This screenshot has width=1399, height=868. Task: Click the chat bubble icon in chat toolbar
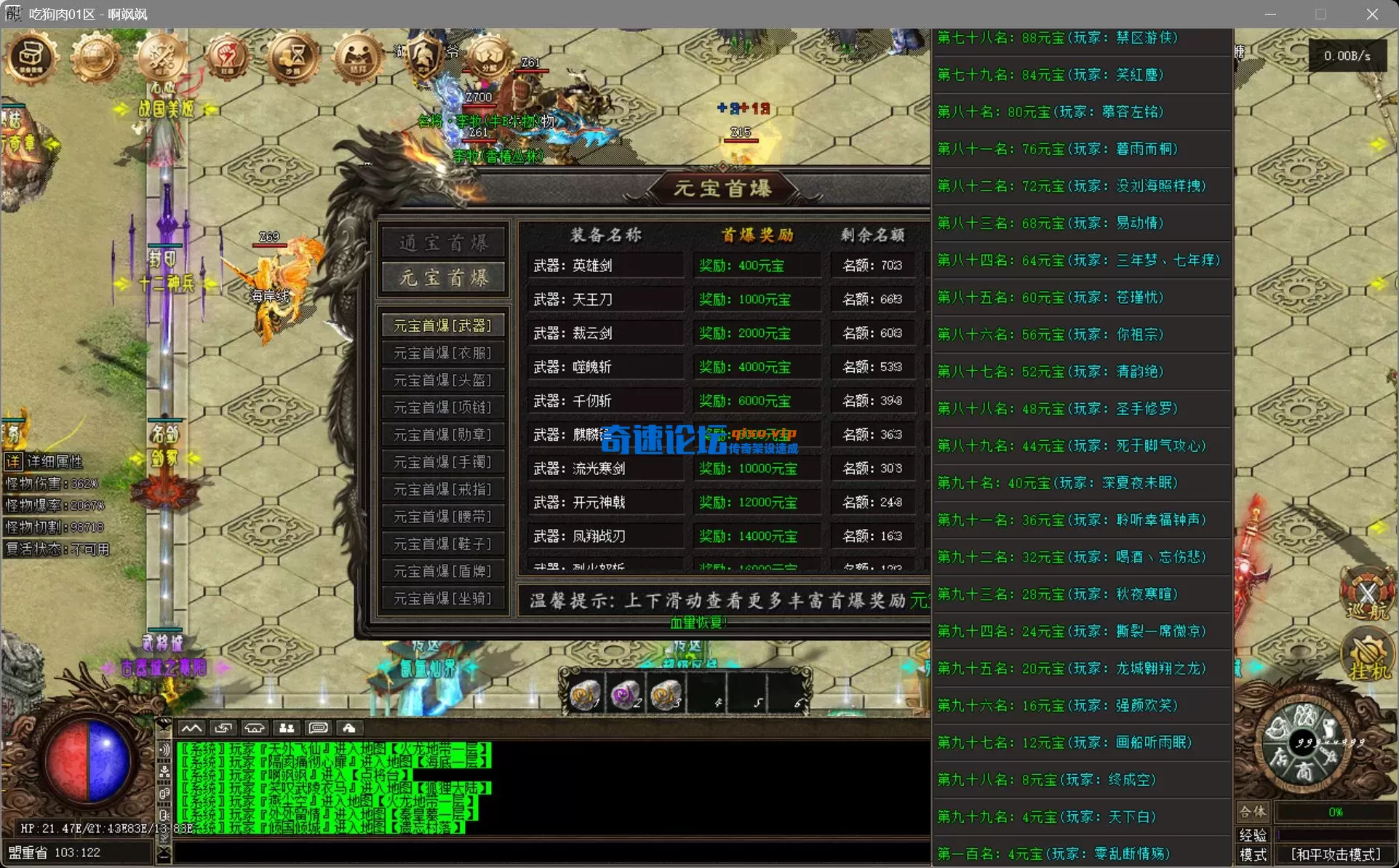click(x=318, y=728)
